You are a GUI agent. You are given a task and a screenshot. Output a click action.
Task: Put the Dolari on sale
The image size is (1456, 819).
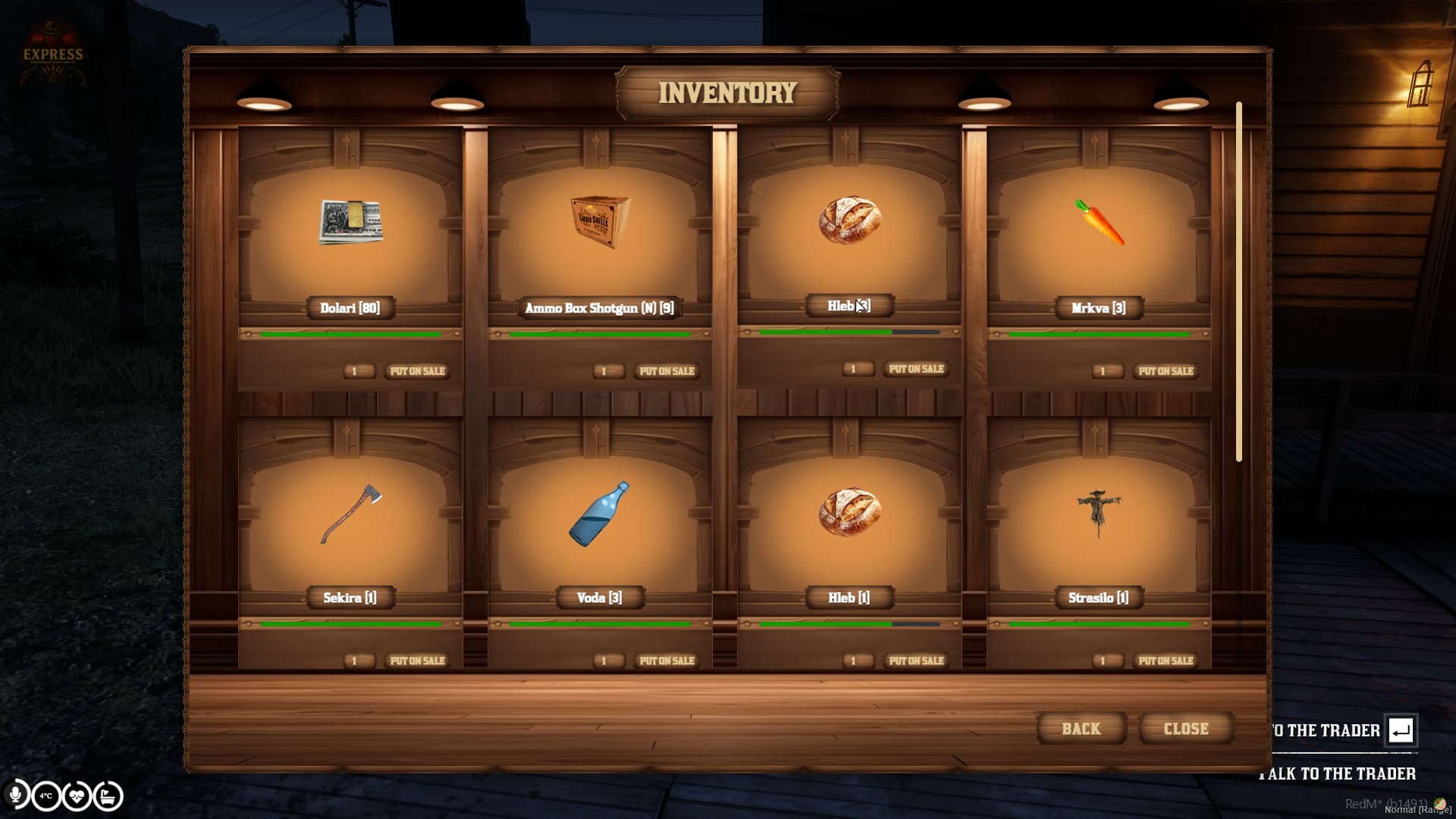(418, 371)
